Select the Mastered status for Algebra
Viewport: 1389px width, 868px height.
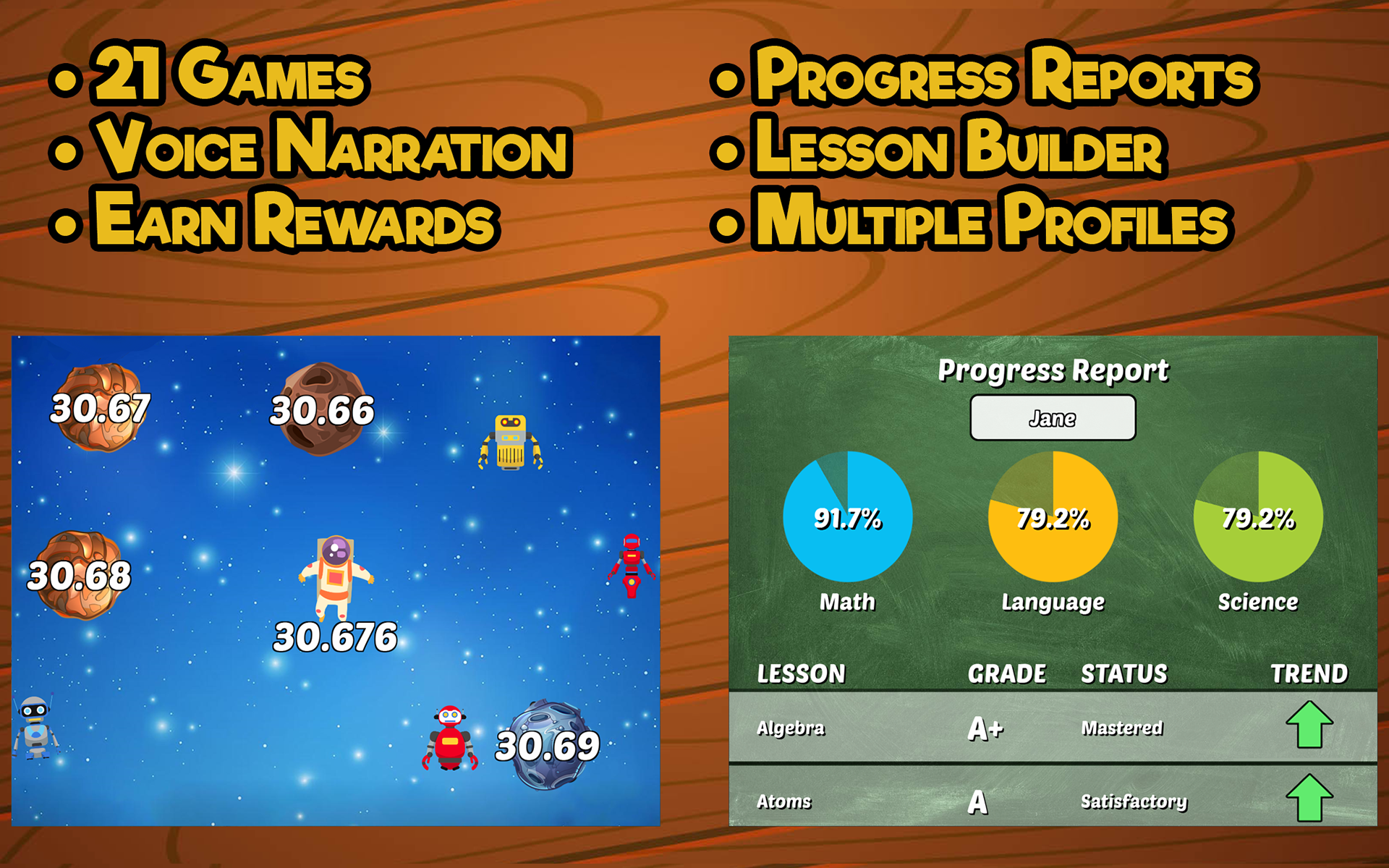coord(1123,728)
